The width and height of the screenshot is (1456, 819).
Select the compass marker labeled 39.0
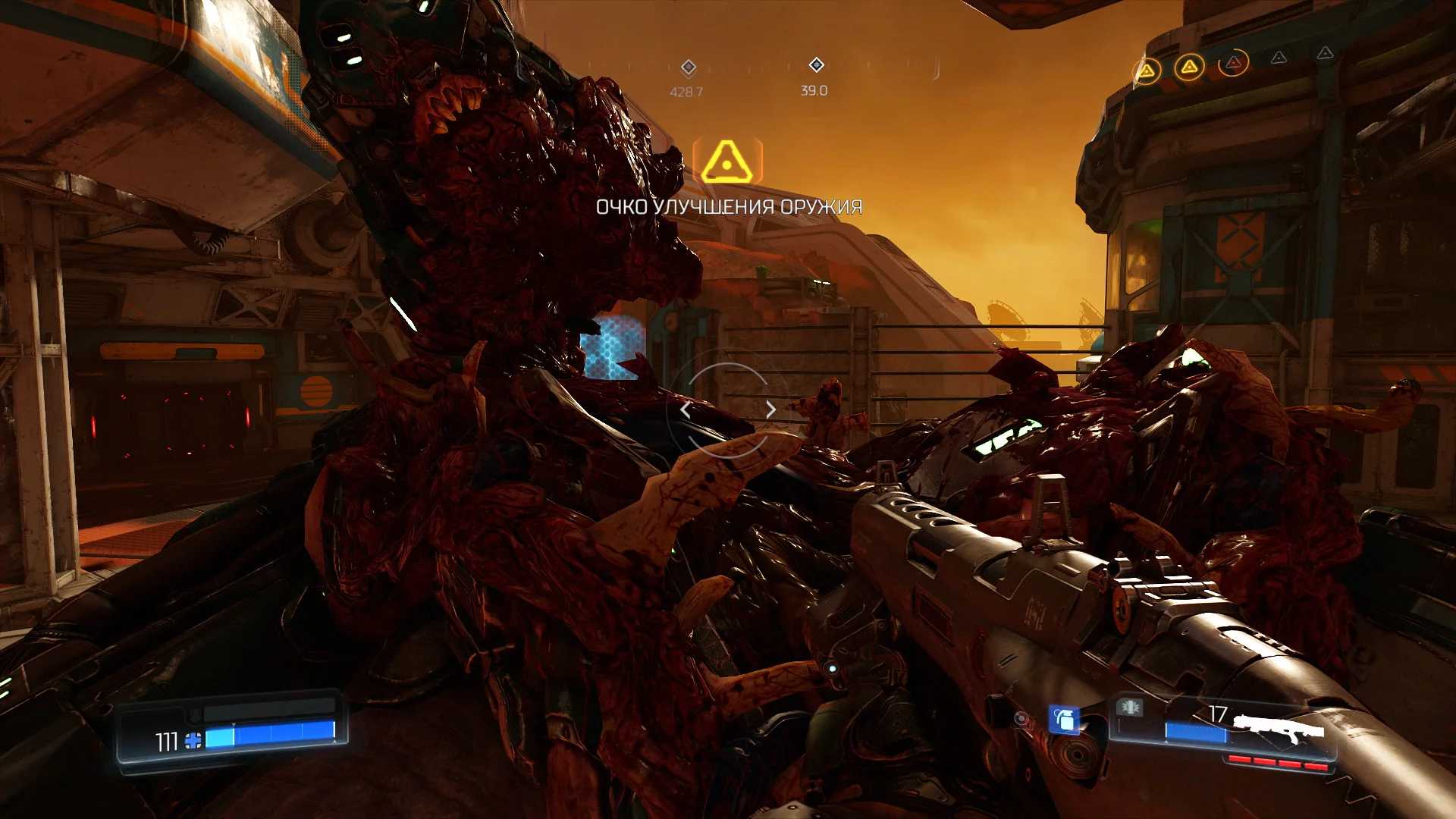tap(816, 65)
